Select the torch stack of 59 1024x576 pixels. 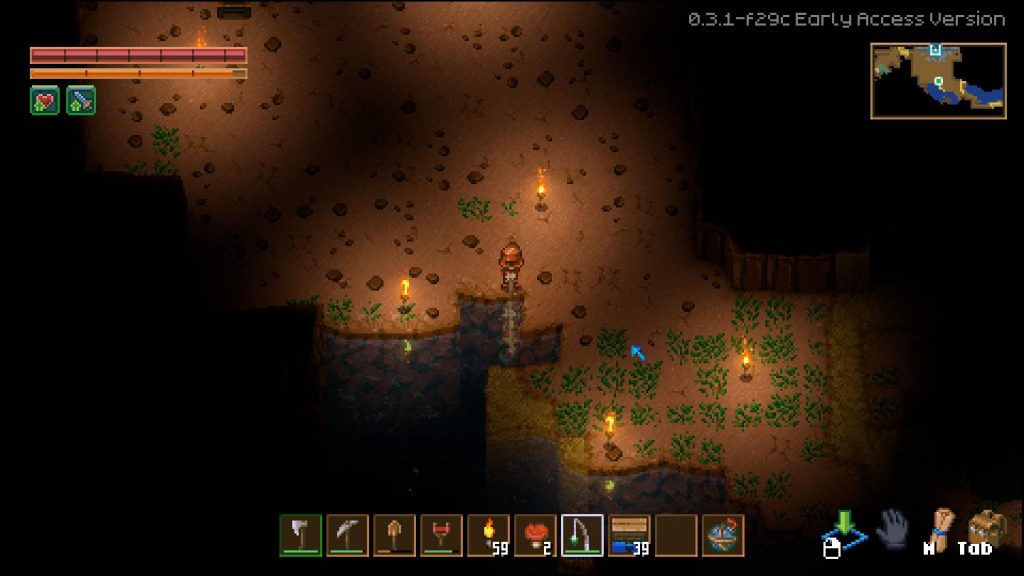coord(488,535)
